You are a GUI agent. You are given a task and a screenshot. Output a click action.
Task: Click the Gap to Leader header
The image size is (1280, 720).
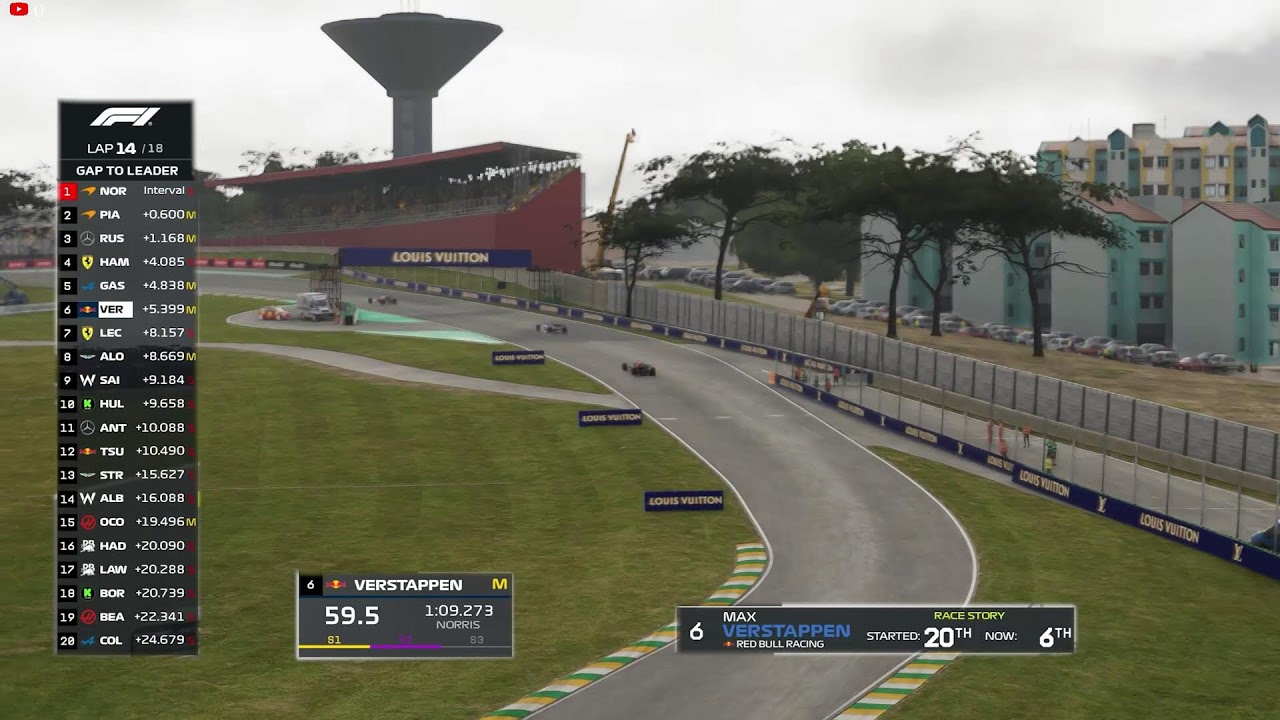(126, 171)
